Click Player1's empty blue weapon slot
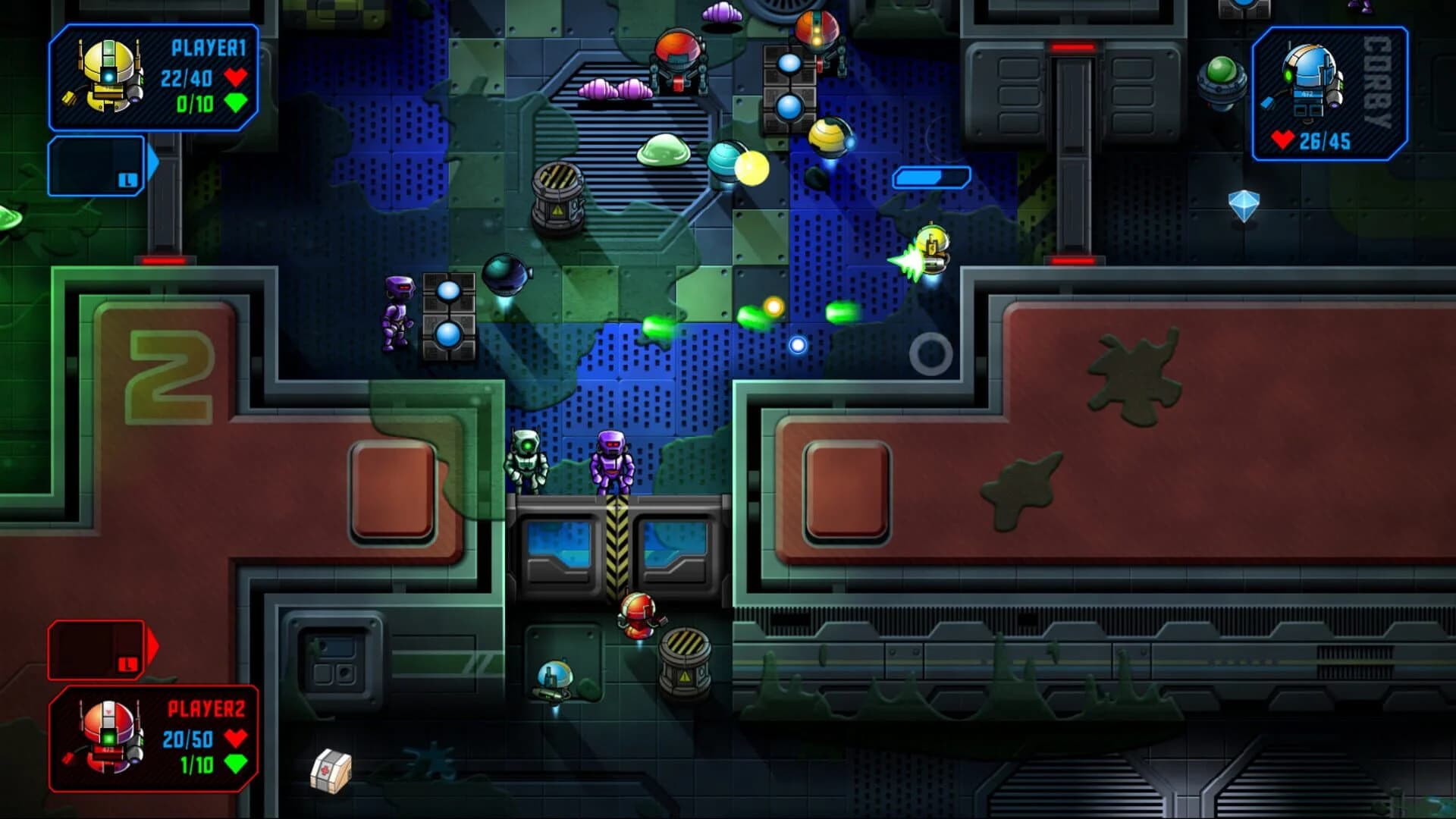 (95, 167)
